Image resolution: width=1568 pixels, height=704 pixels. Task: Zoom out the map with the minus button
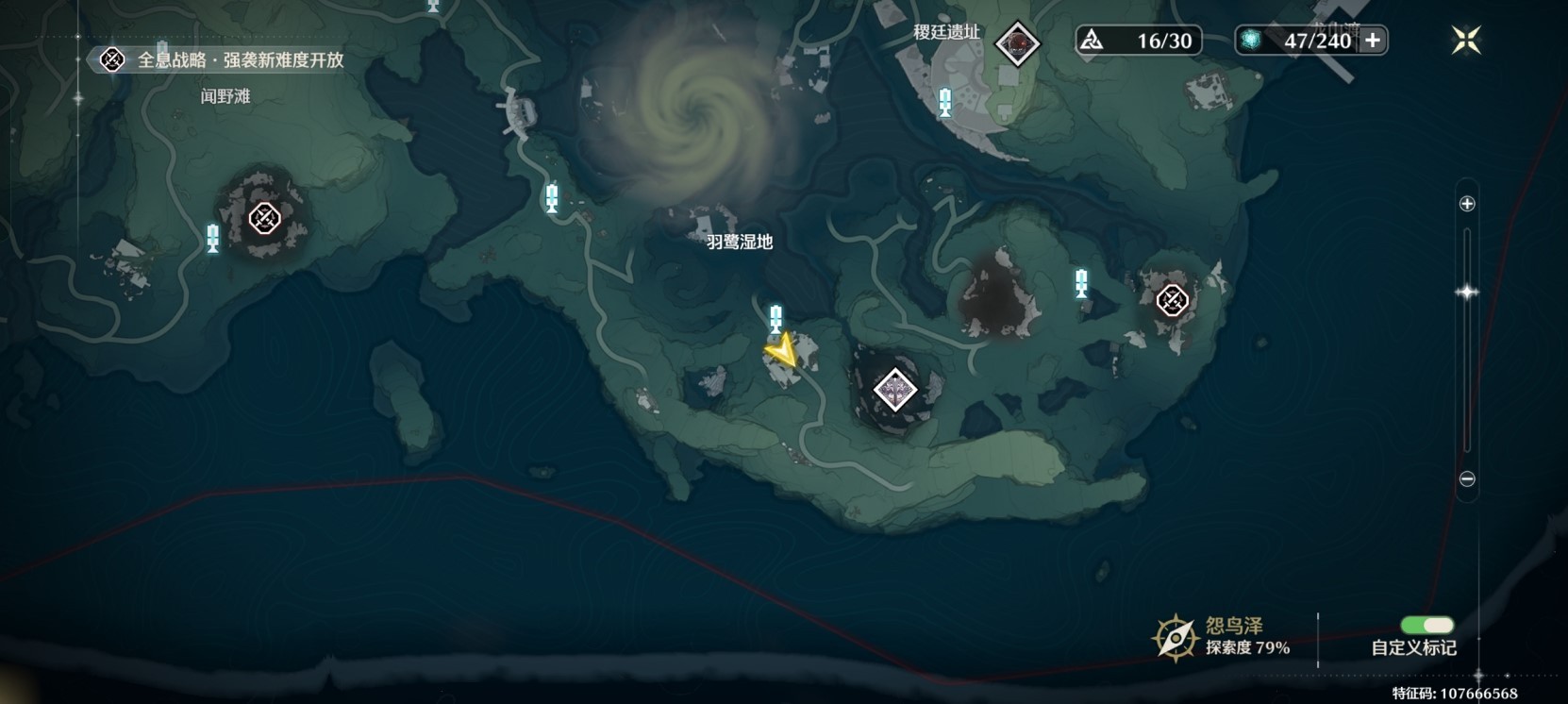[x=1467, y=479]
